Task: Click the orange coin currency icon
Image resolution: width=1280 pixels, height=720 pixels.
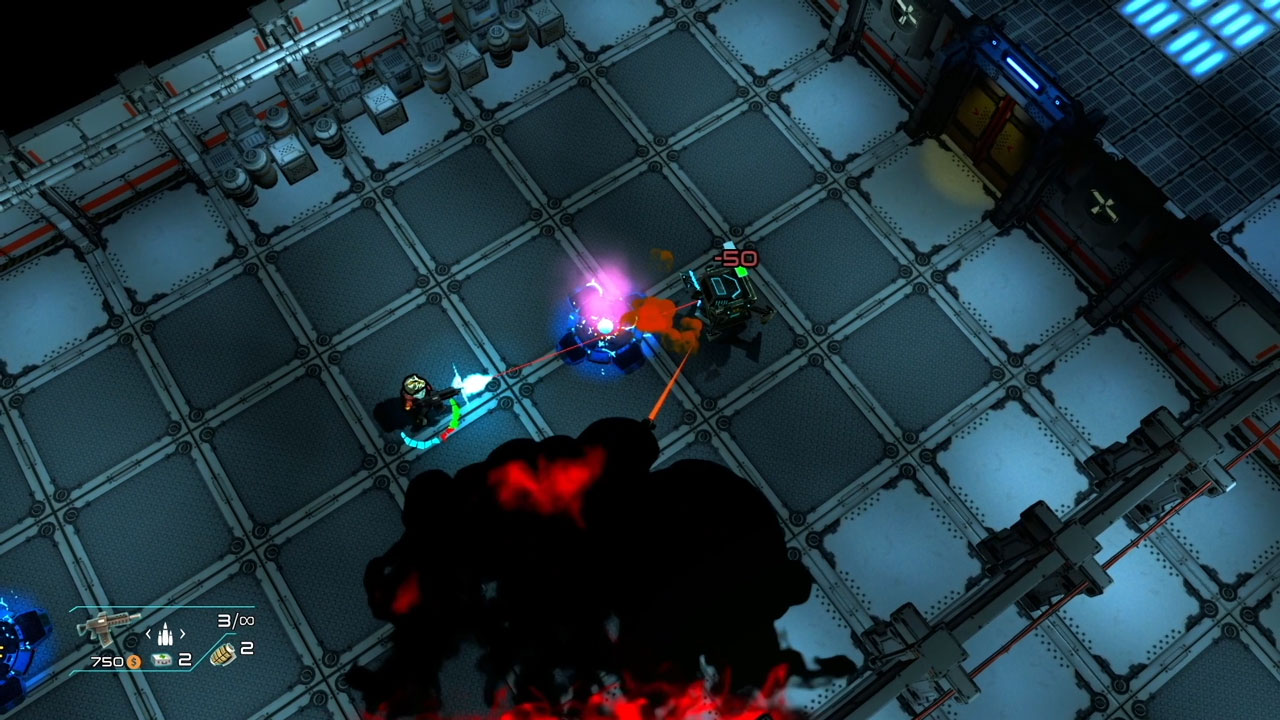Action: click(134, 662)
